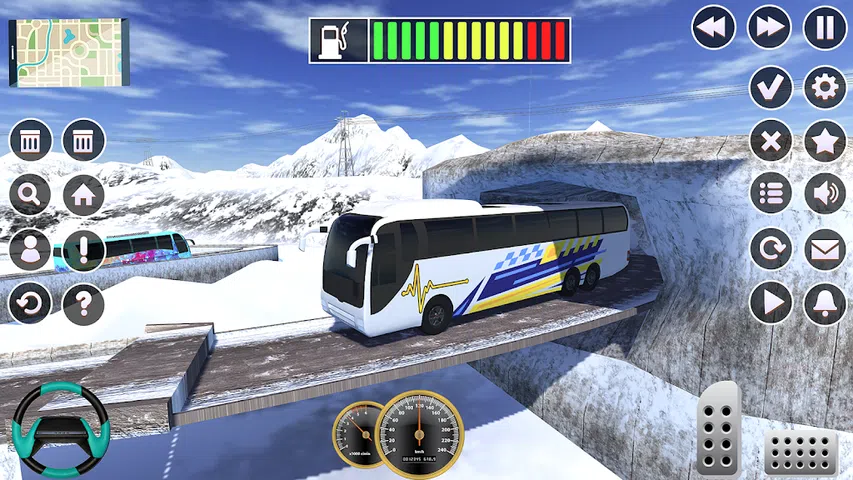Viewport: 853px width, 480px height.
Task: Tap the exclamation mark alert button
Action: pos(84,249)
